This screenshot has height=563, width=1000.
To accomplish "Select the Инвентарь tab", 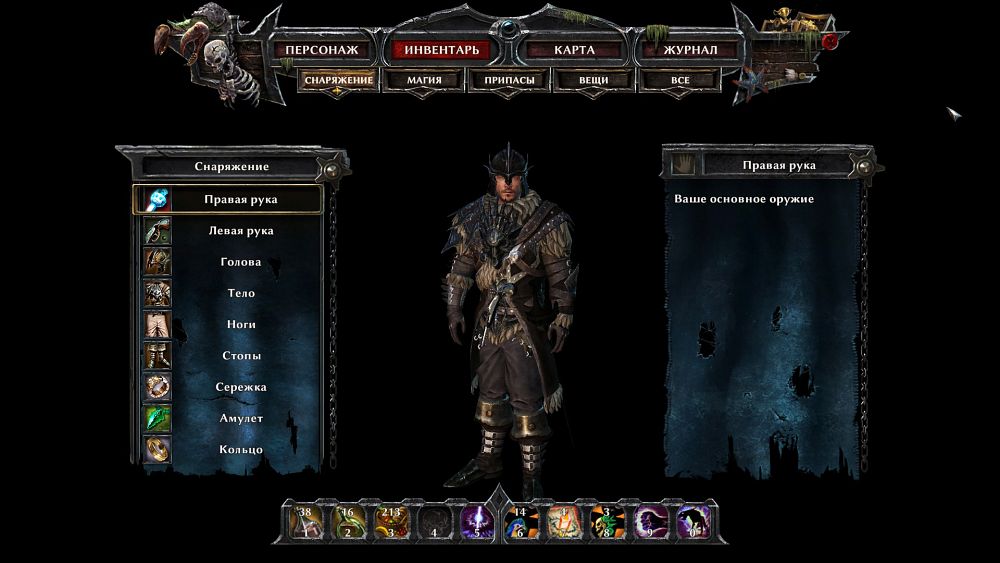I will point(442,49).
